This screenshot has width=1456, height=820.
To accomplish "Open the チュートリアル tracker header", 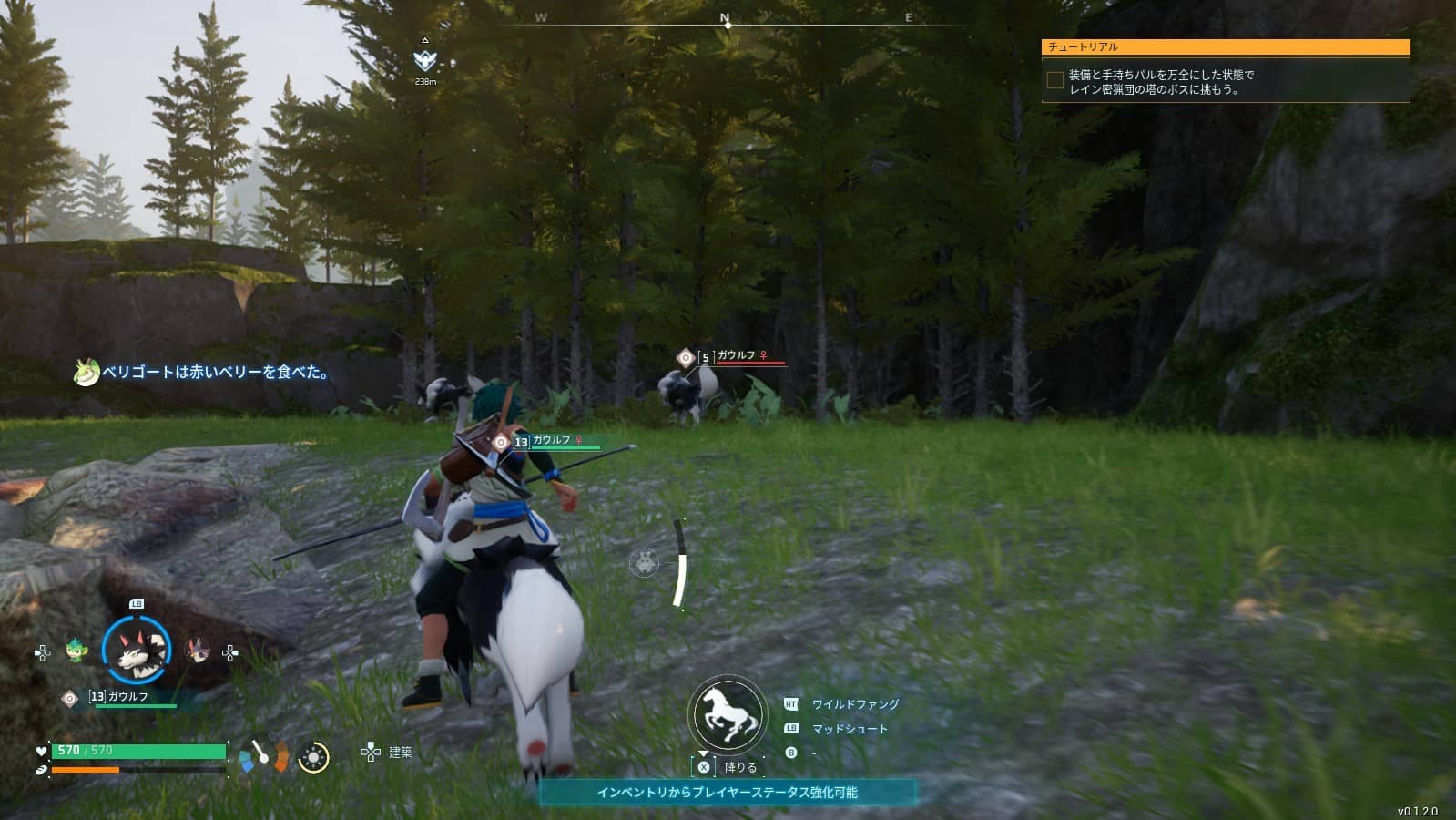I will point(1225,46).
